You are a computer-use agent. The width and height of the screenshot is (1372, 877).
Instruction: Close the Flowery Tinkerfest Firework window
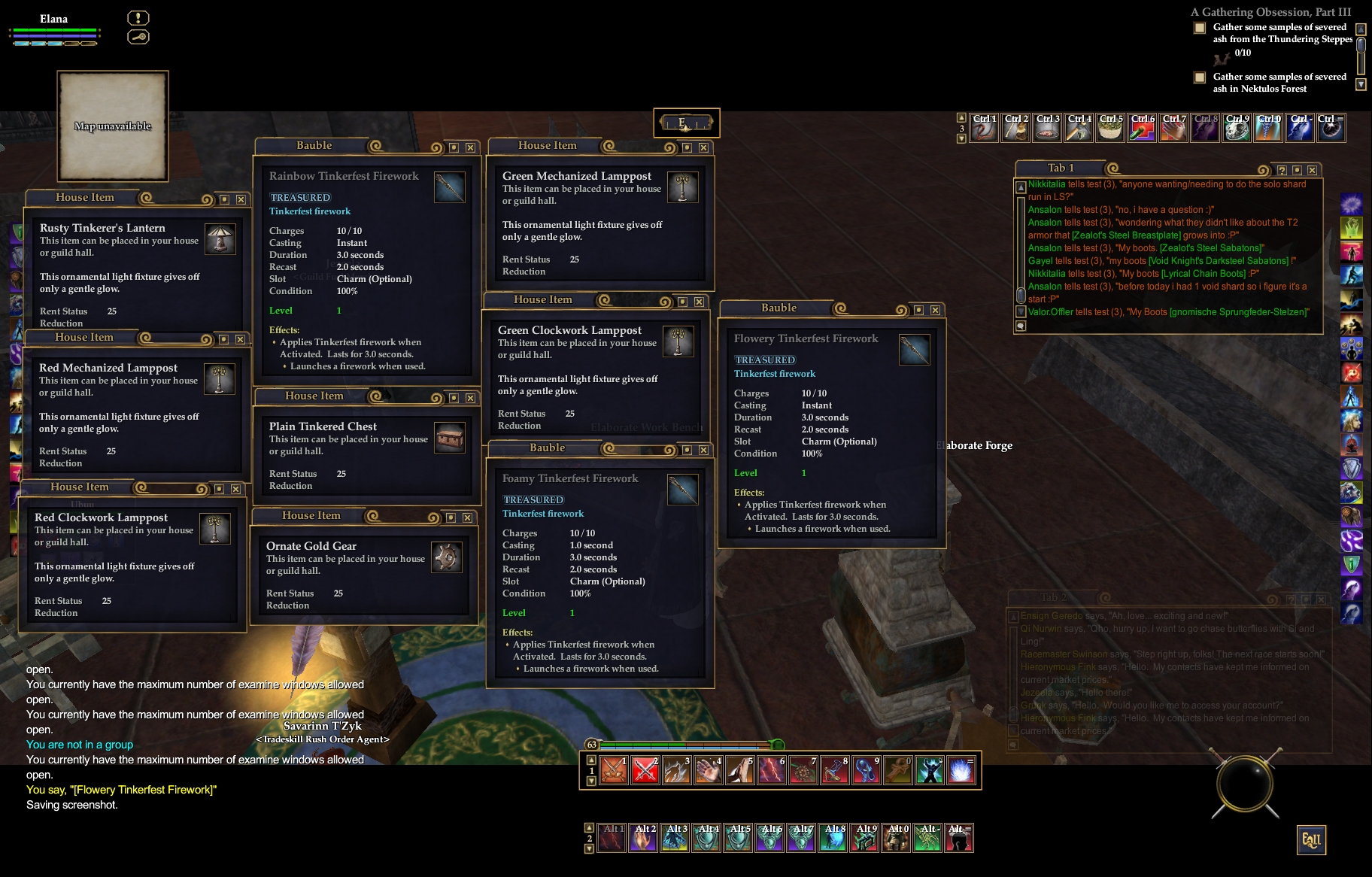pyautogui.click(x=935, y=310)
